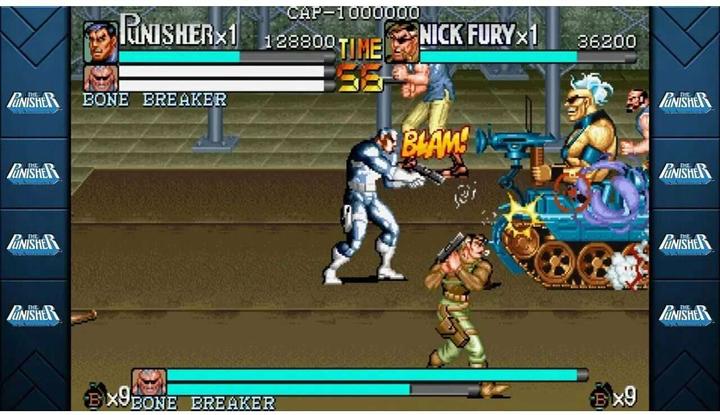Select the Nick Fury player portrait
720x415 pixels.
coord(401,42)
